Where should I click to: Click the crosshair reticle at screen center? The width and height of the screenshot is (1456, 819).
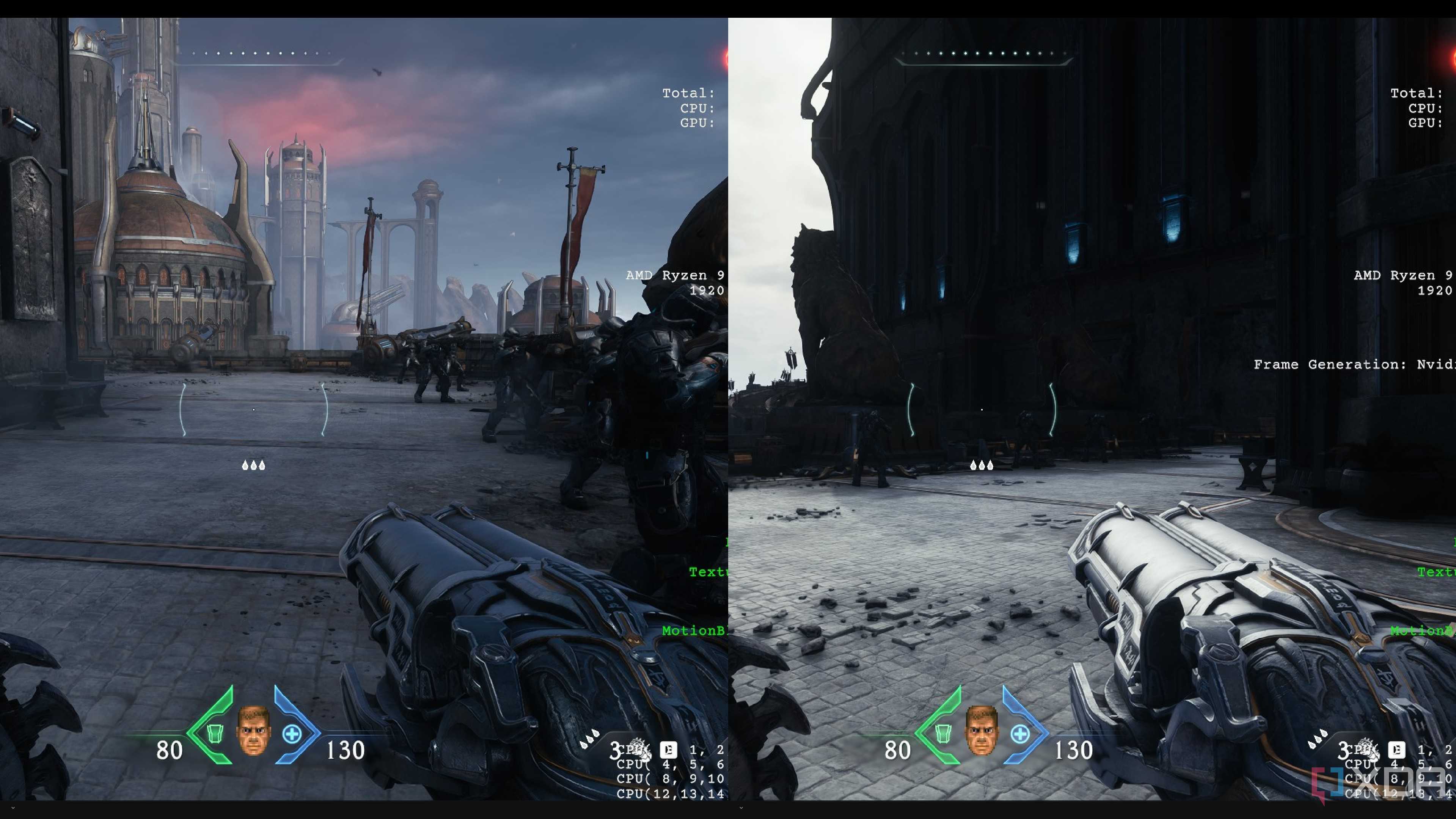point(254,409)
